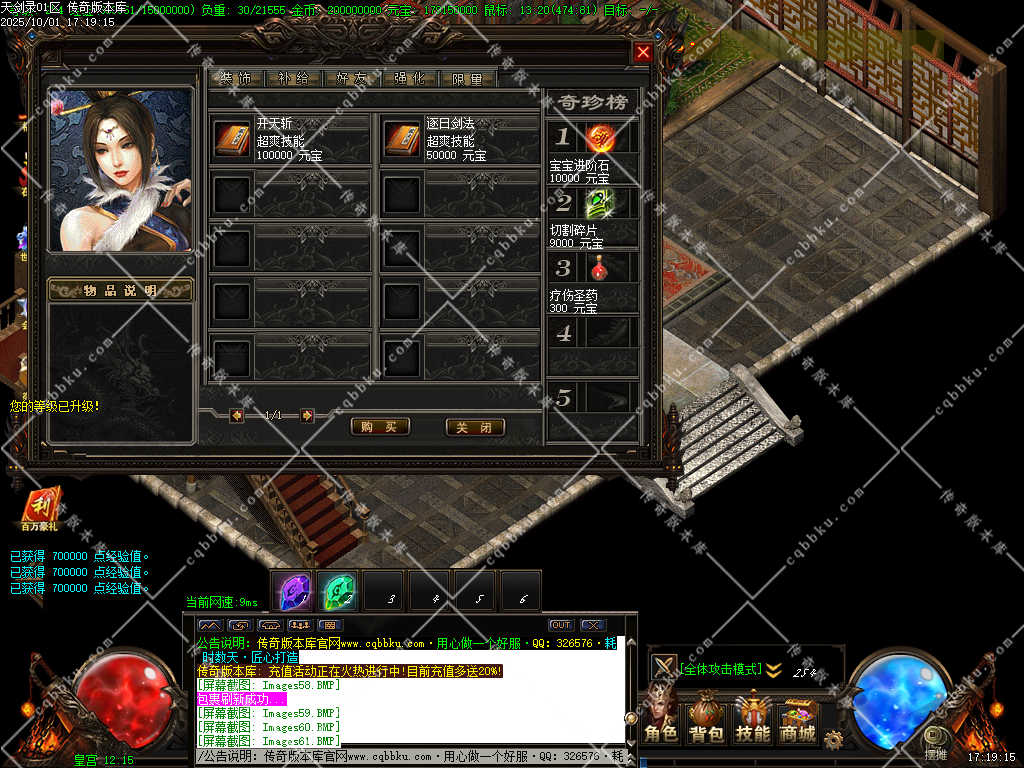Close the shop window with the red X

(x=643, y=52)
